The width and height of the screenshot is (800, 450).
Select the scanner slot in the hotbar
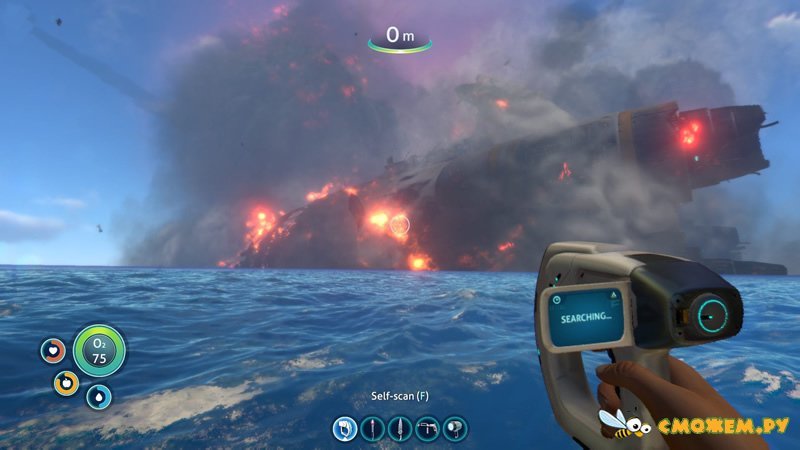[346, 429]
